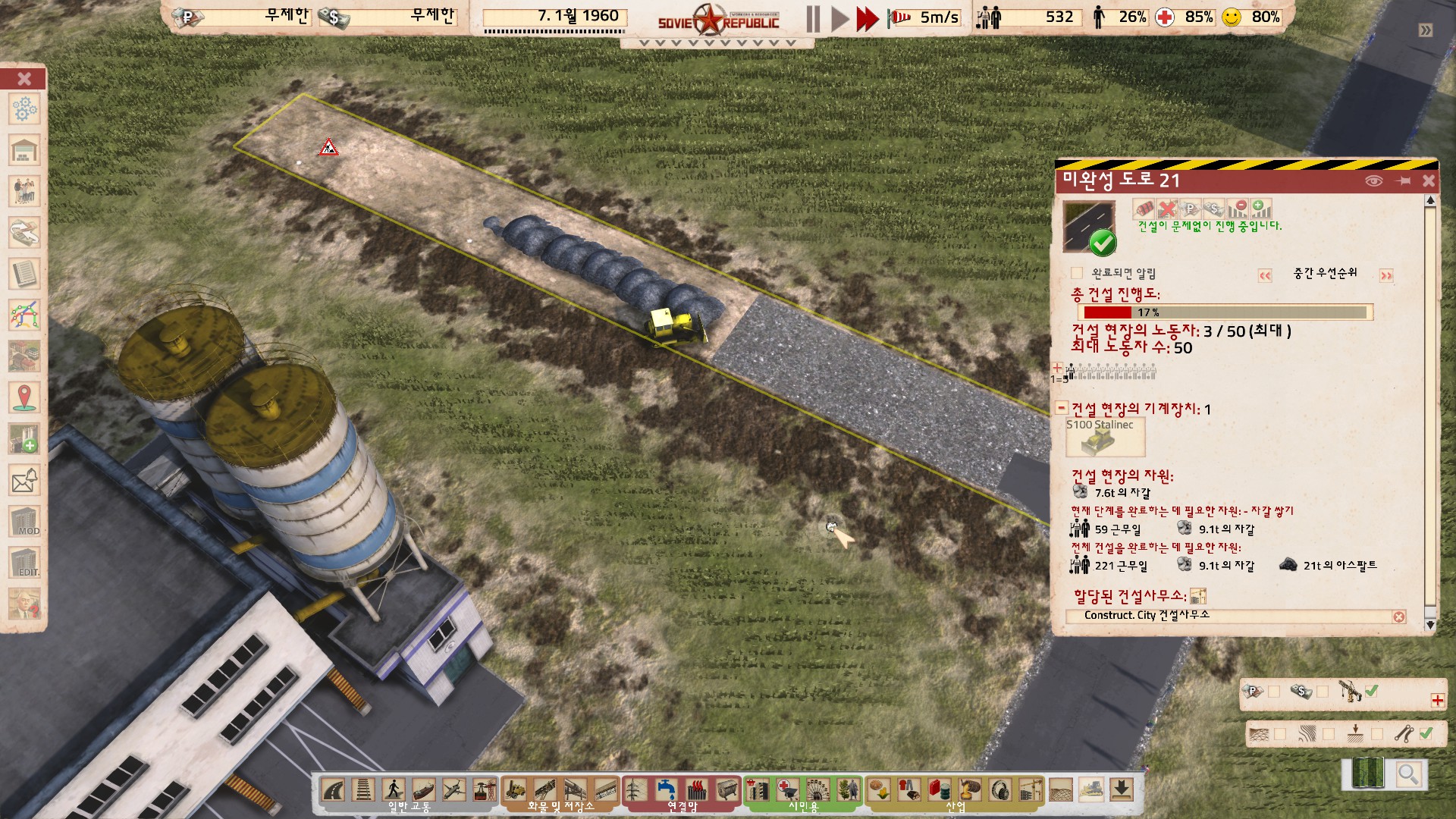The image size is (1456, 819).
Task: Open the roads construction category
Action: (x=333, y=790)
